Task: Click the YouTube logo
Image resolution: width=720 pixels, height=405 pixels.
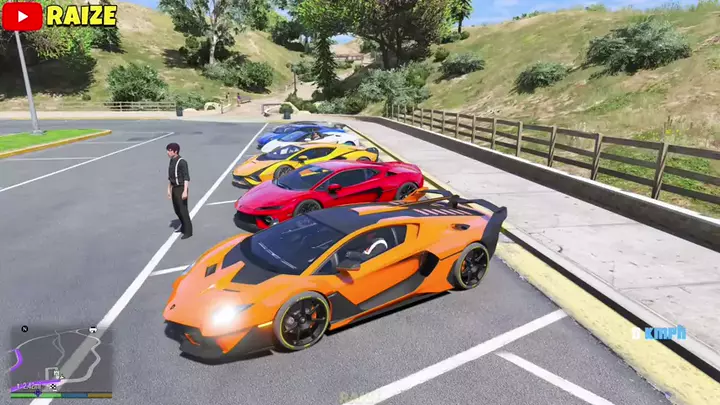Action: tap(22, 15)
